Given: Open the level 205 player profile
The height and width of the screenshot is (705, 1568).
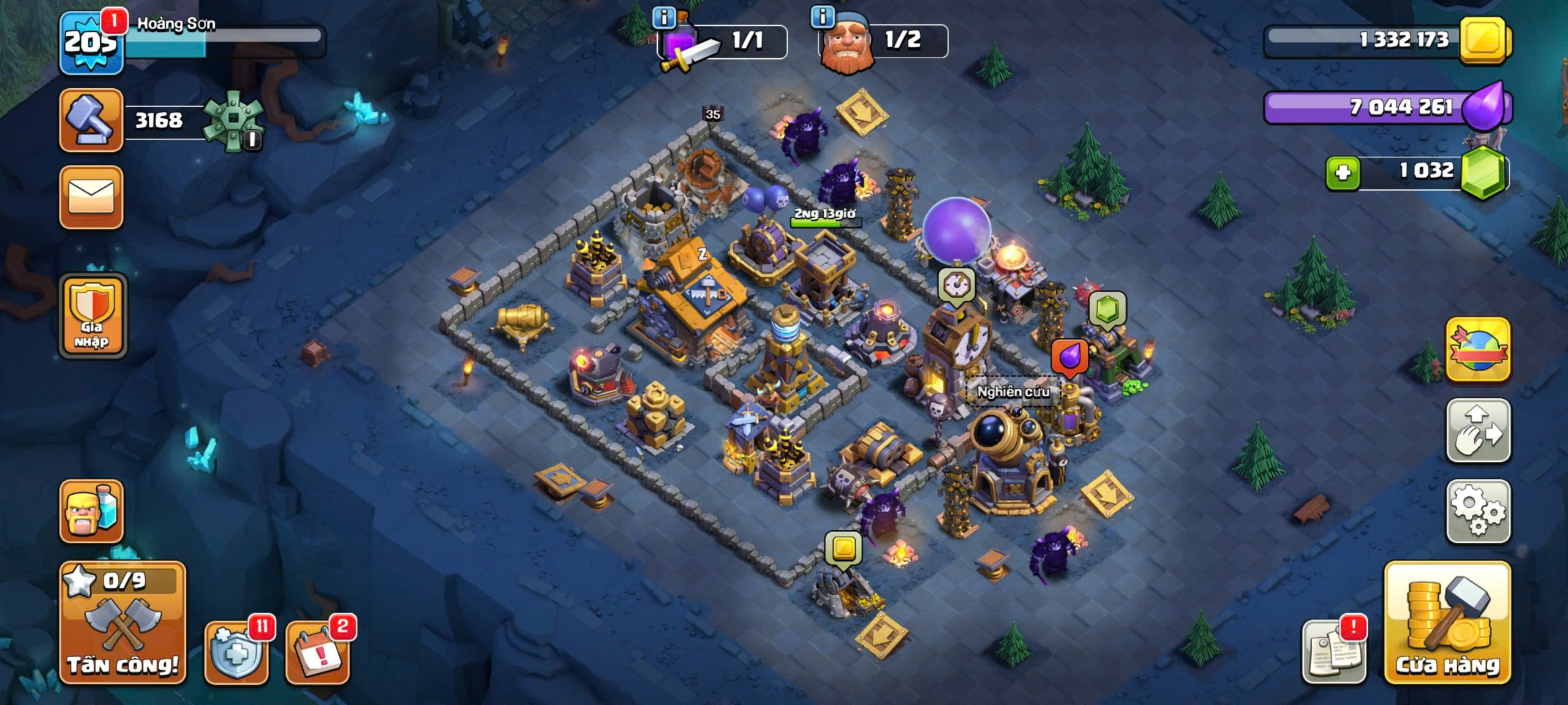Looking at the screenshot, I should pyautogui.click(x=91, y=43).
